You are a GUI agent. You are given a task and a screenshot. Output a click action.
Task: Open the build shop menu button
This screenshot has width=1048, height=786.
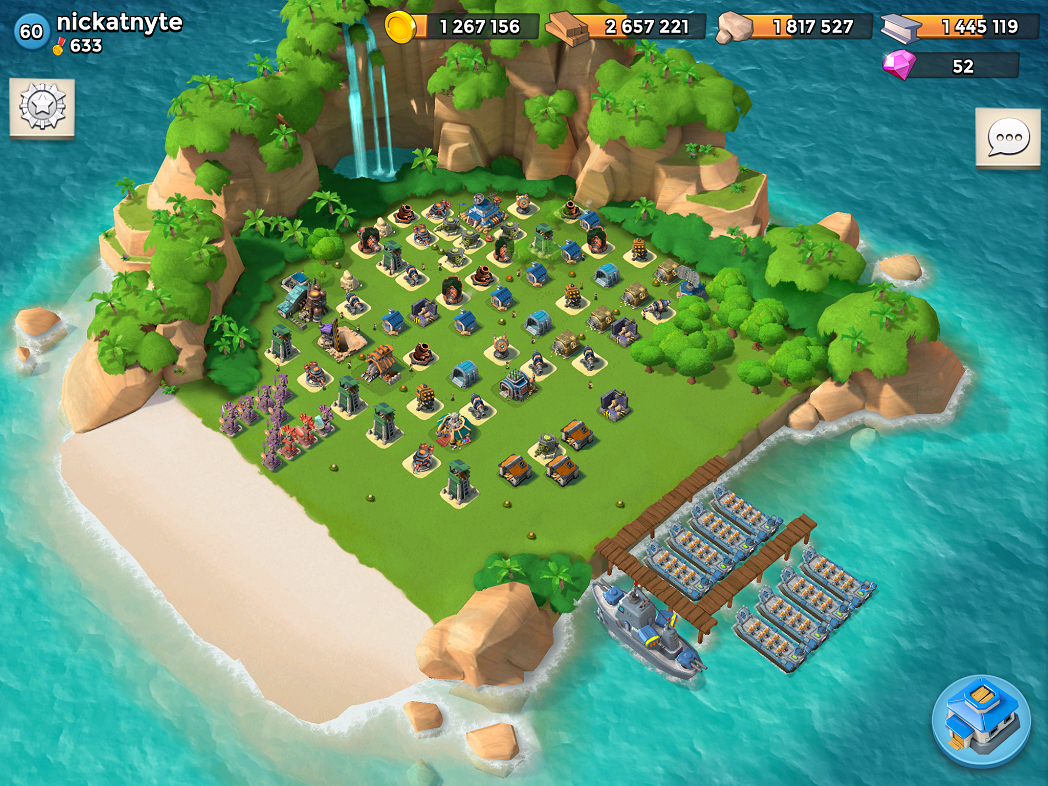[981, 721]
